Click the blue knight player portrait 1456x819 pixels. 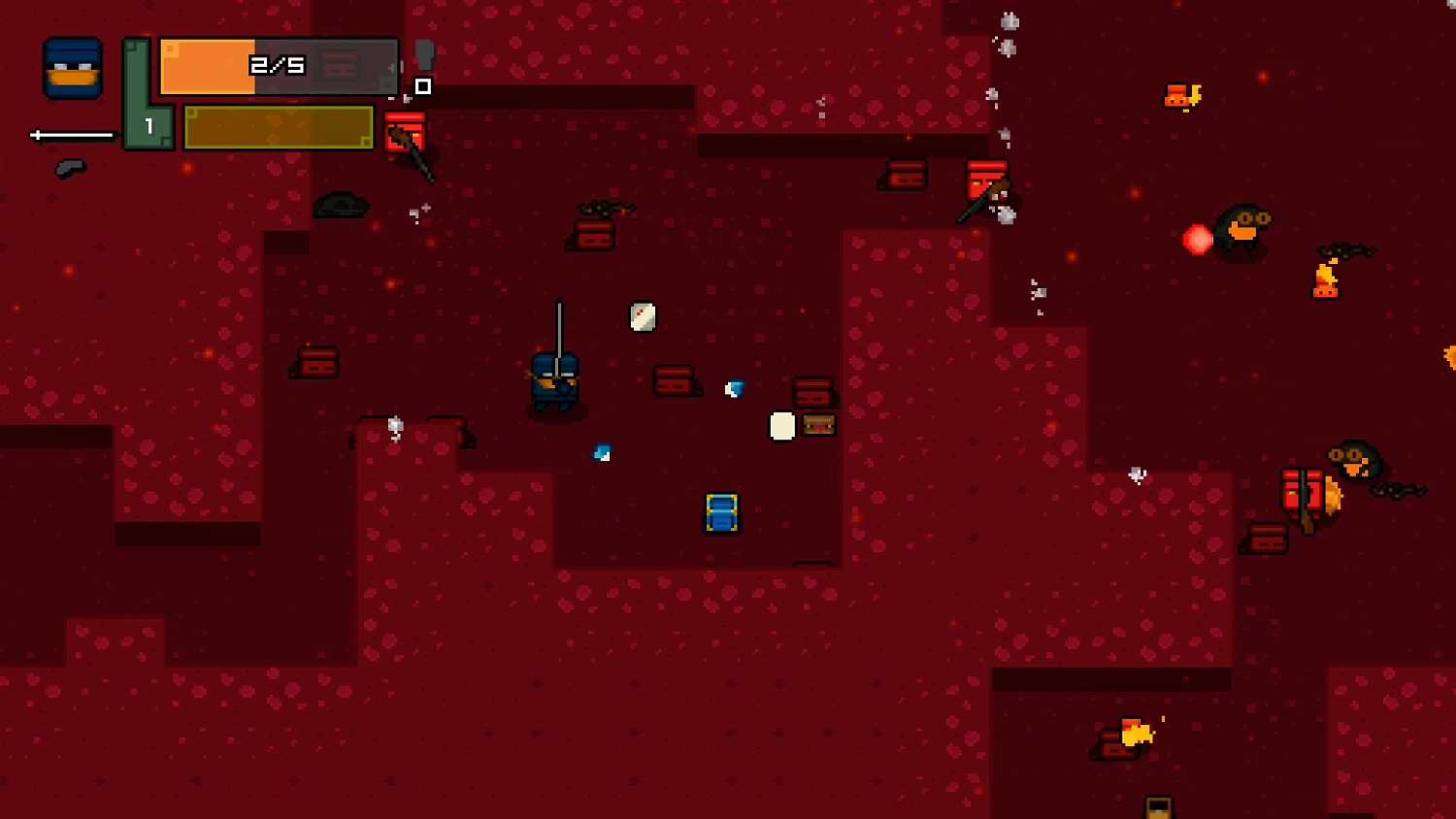pos(72,66)
